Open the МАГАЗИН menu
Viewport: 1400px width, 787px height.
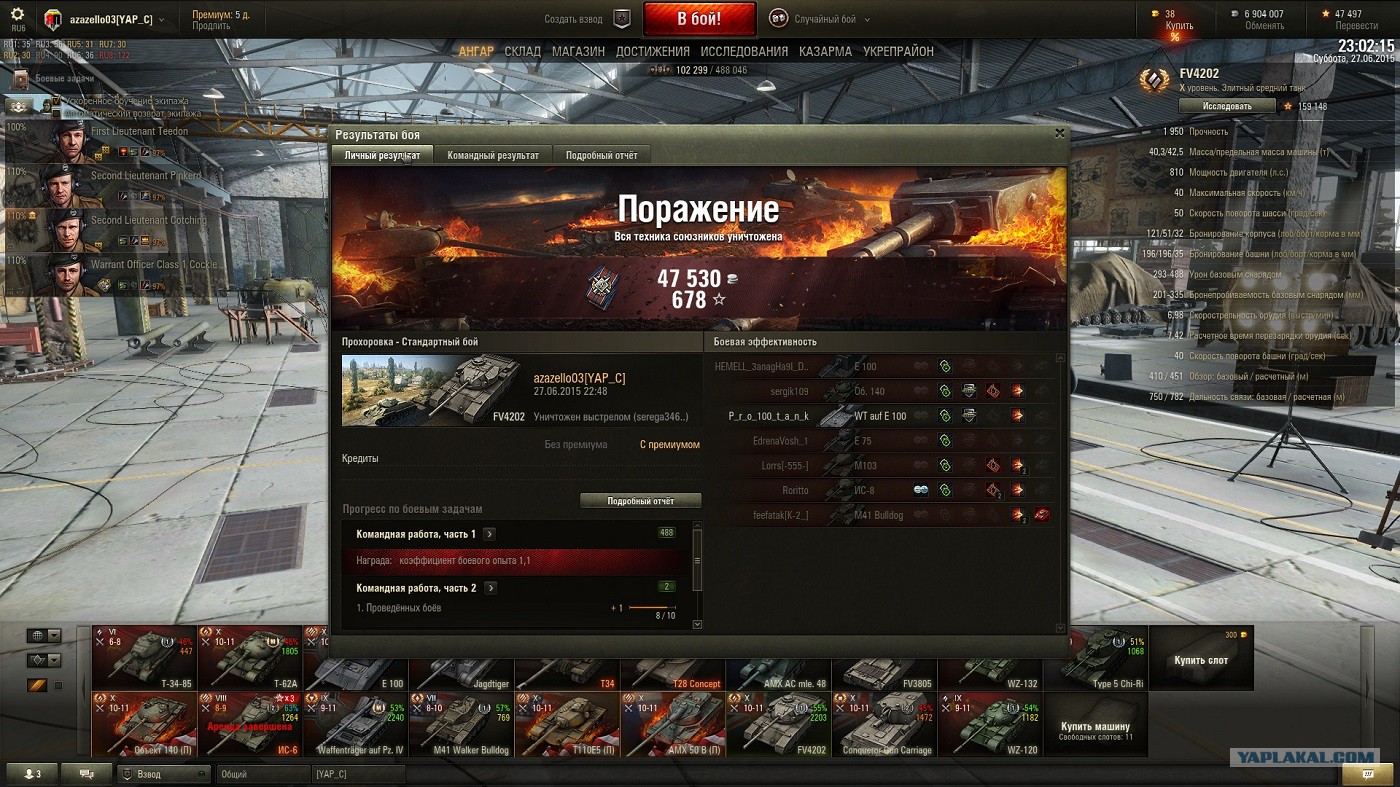pos(578,51)
